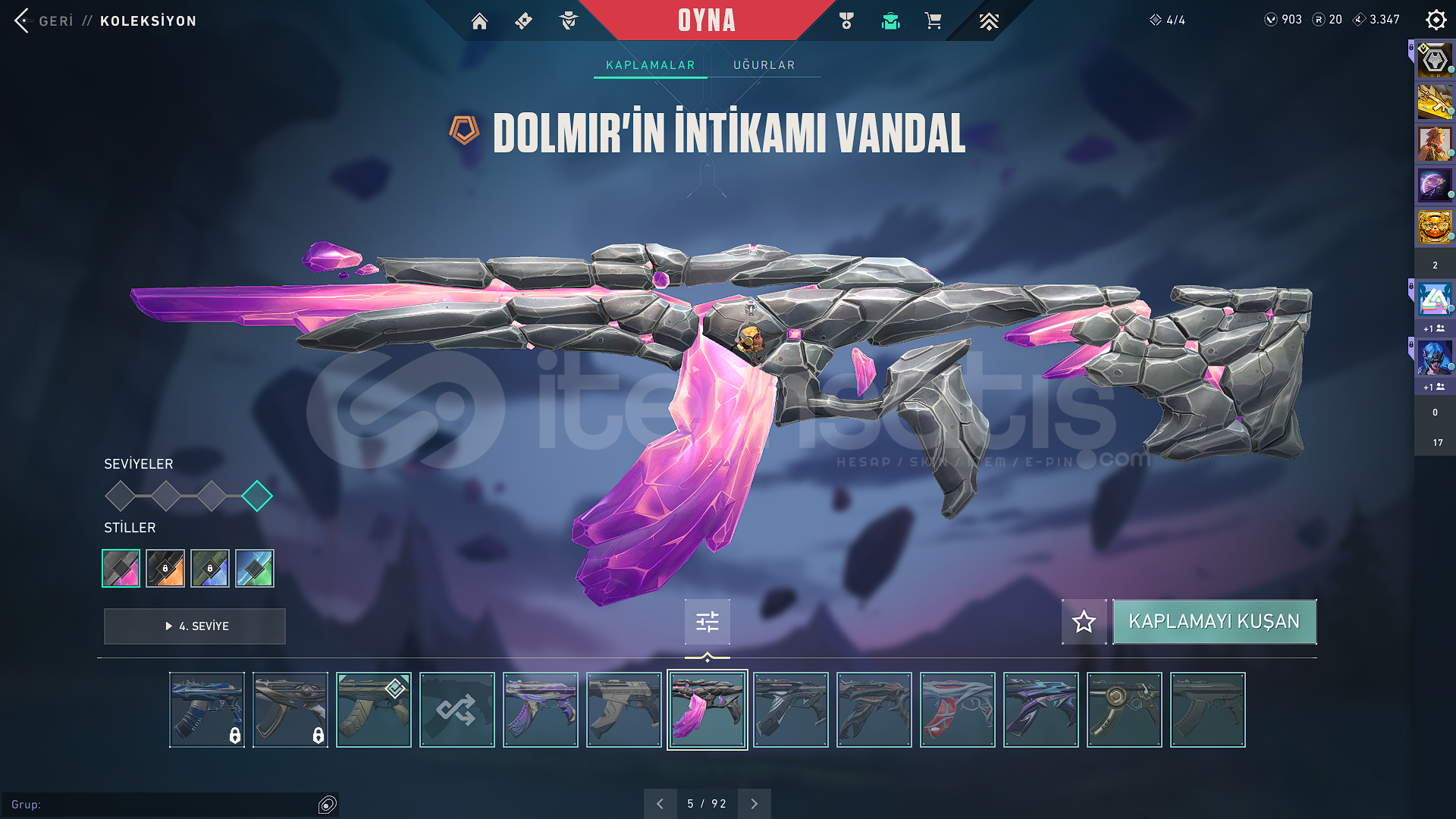Switch to the Uğurlar tab

764,65
